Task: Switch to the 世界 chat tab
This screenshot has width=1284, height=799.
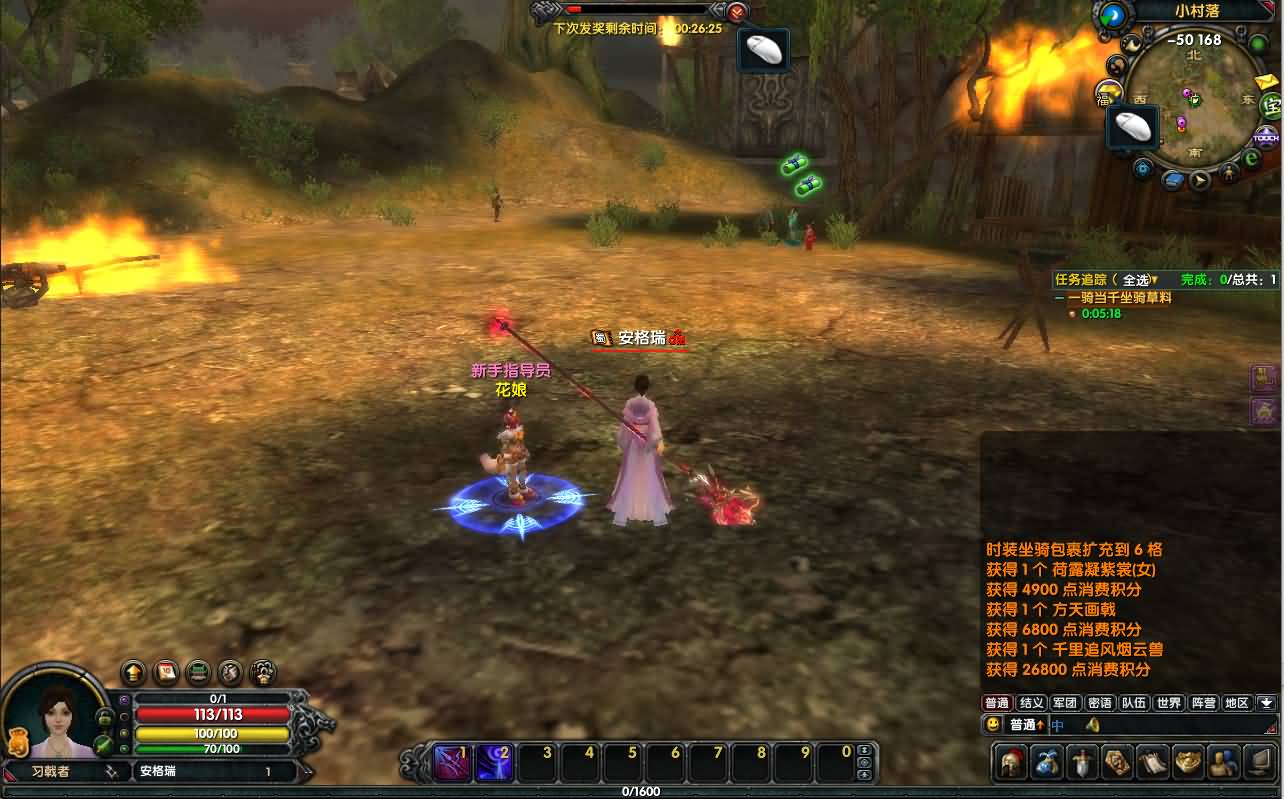Action: coord(1168,703)
